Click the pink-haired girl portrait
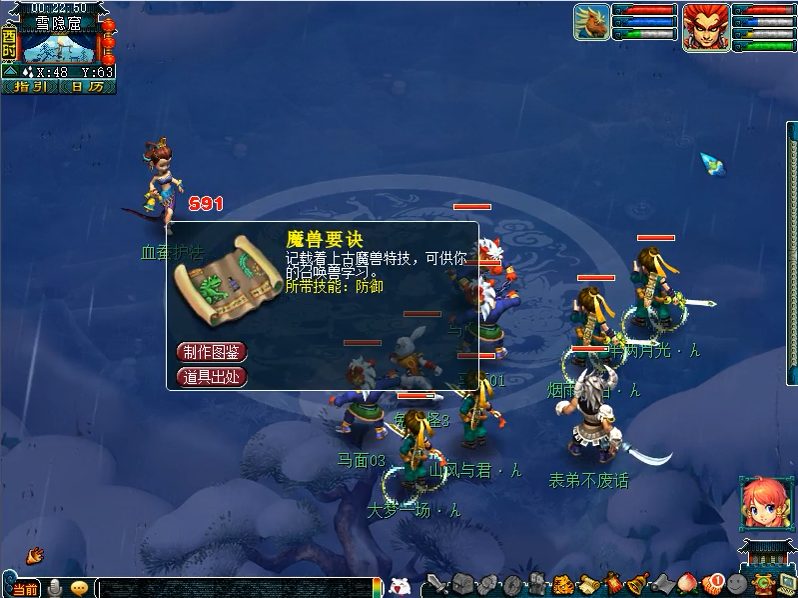The height and width of the screenshot is (598, 798). [x=762, y=503]
